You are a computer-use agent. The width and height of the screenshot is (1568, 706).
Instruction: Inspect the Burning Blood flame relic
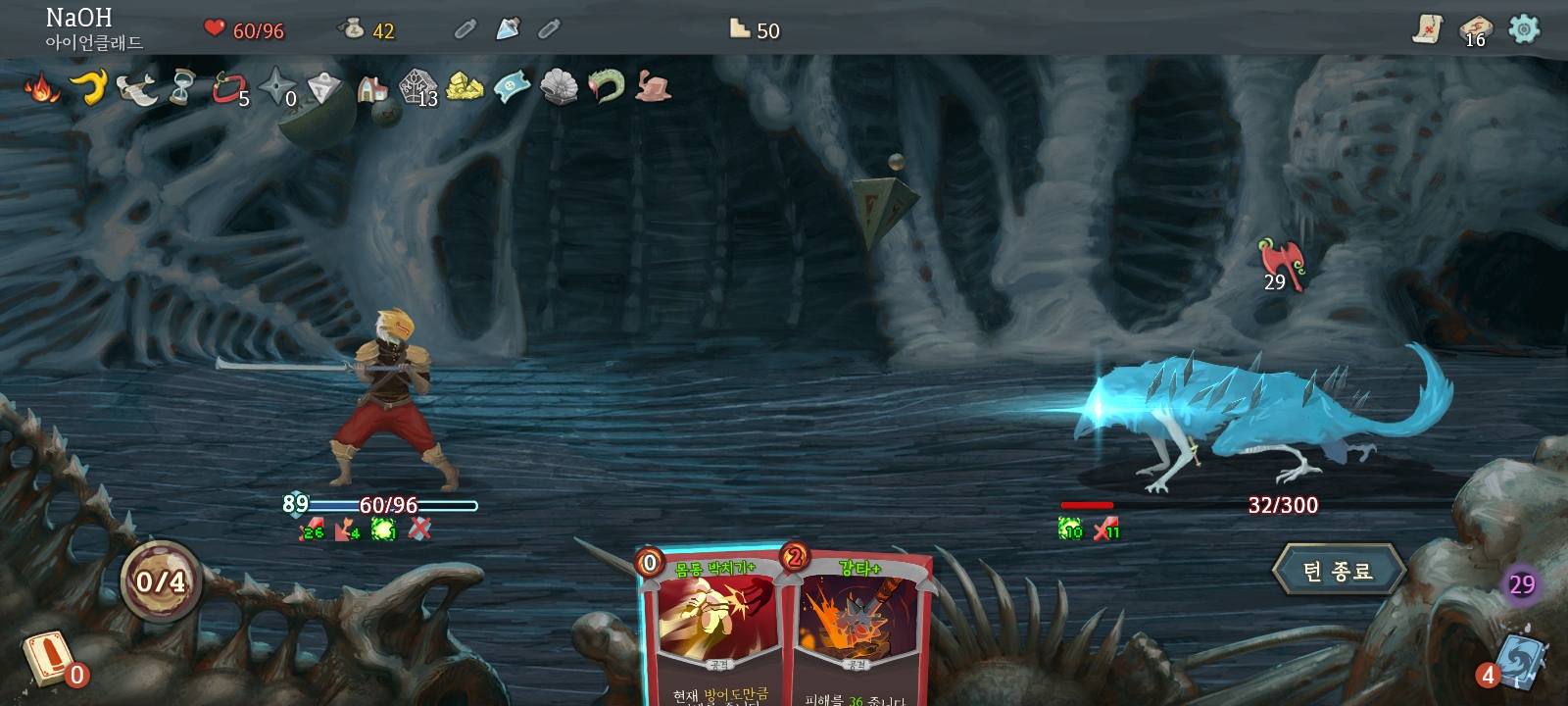[x=41, y=88]
